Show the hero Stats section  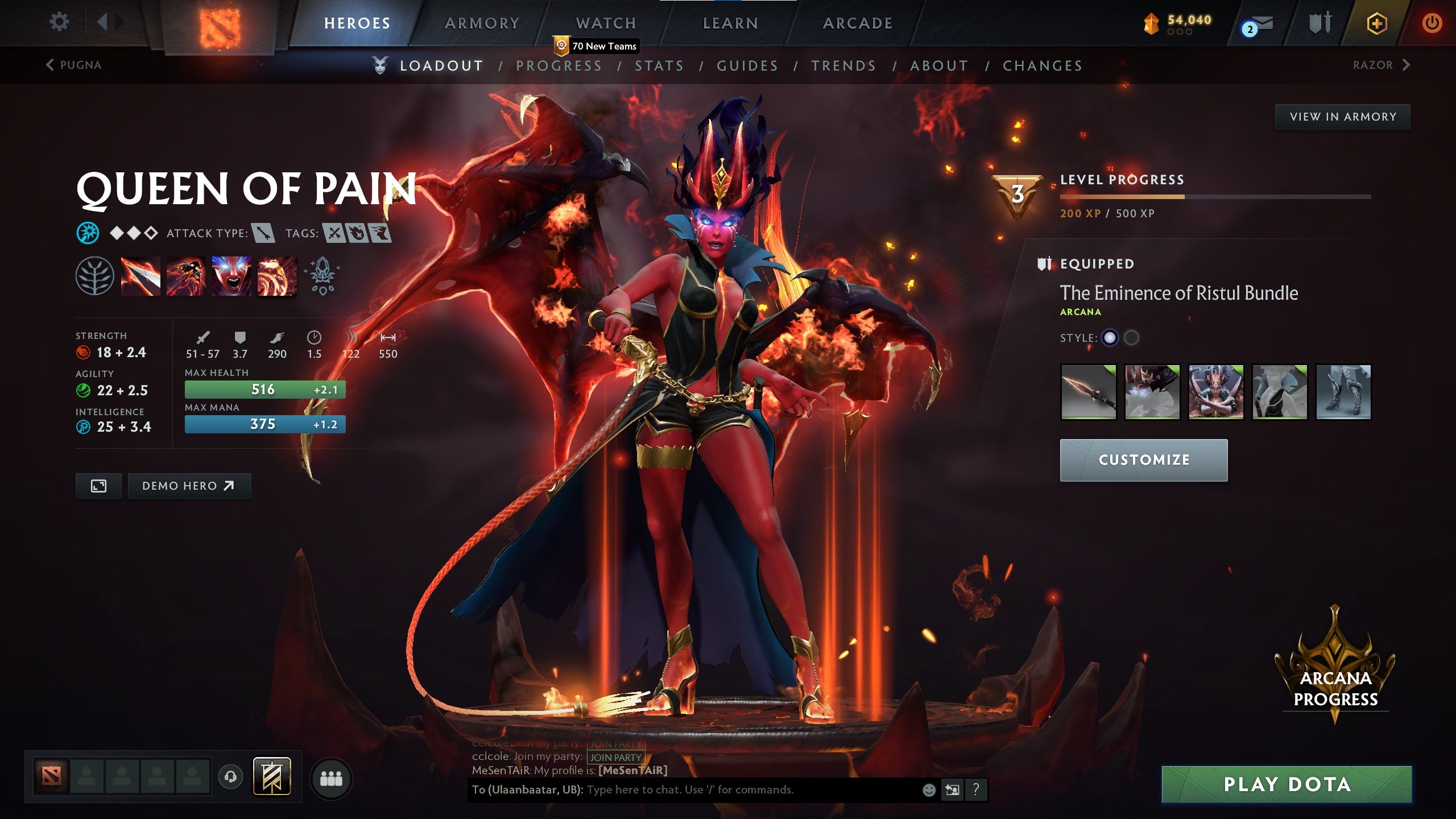(x=659, y=66)
